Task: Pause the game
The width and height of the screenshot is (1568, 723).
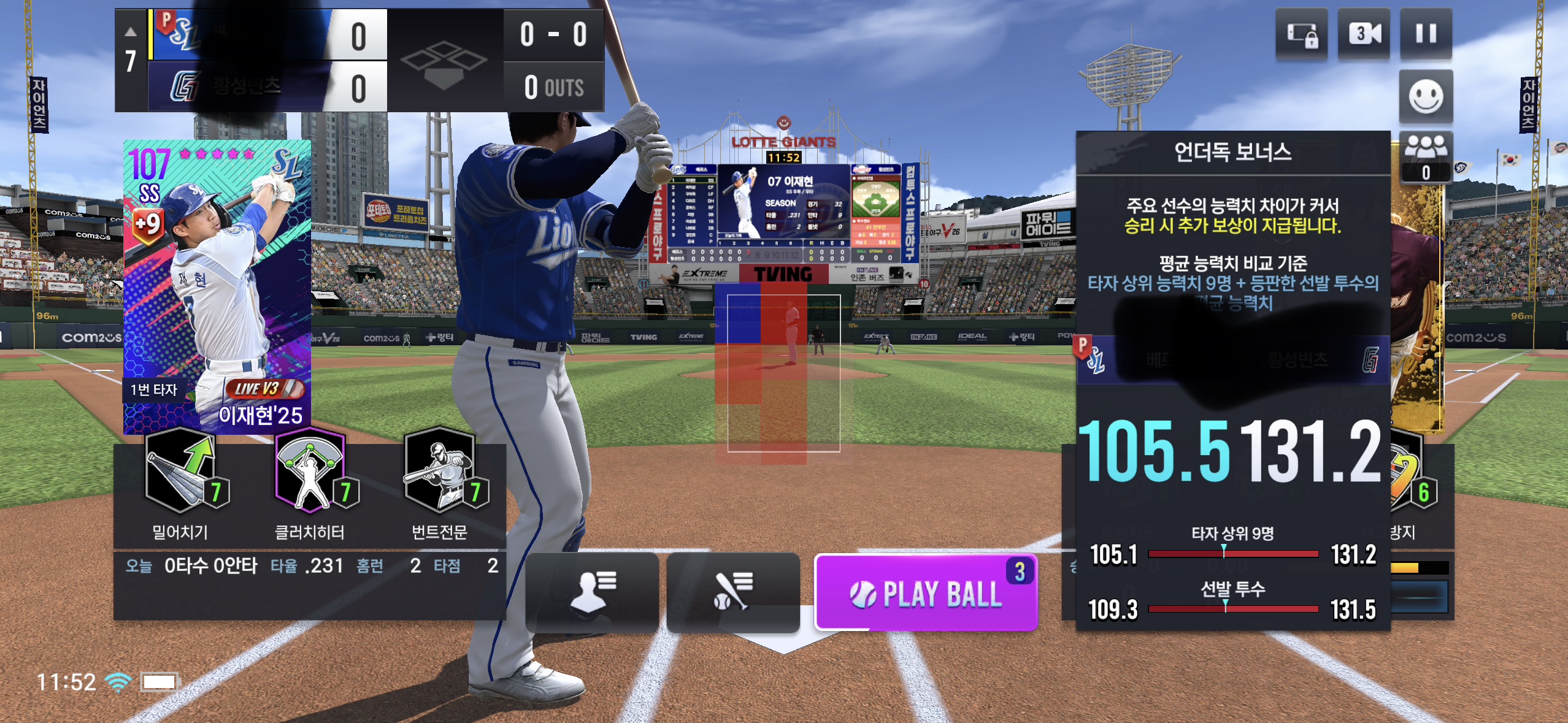Action: pos(1426,34)
